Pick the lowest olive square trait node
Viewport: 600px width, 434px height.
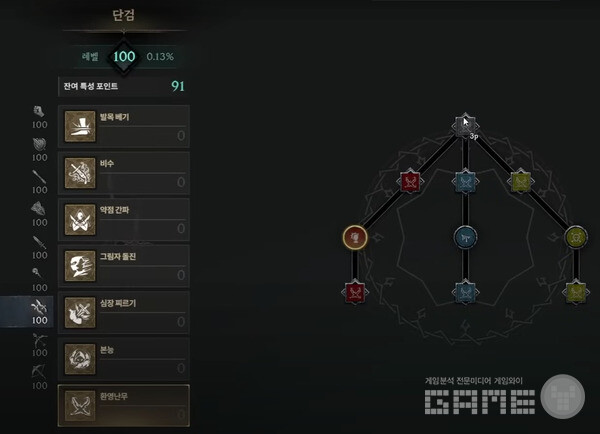575,291
